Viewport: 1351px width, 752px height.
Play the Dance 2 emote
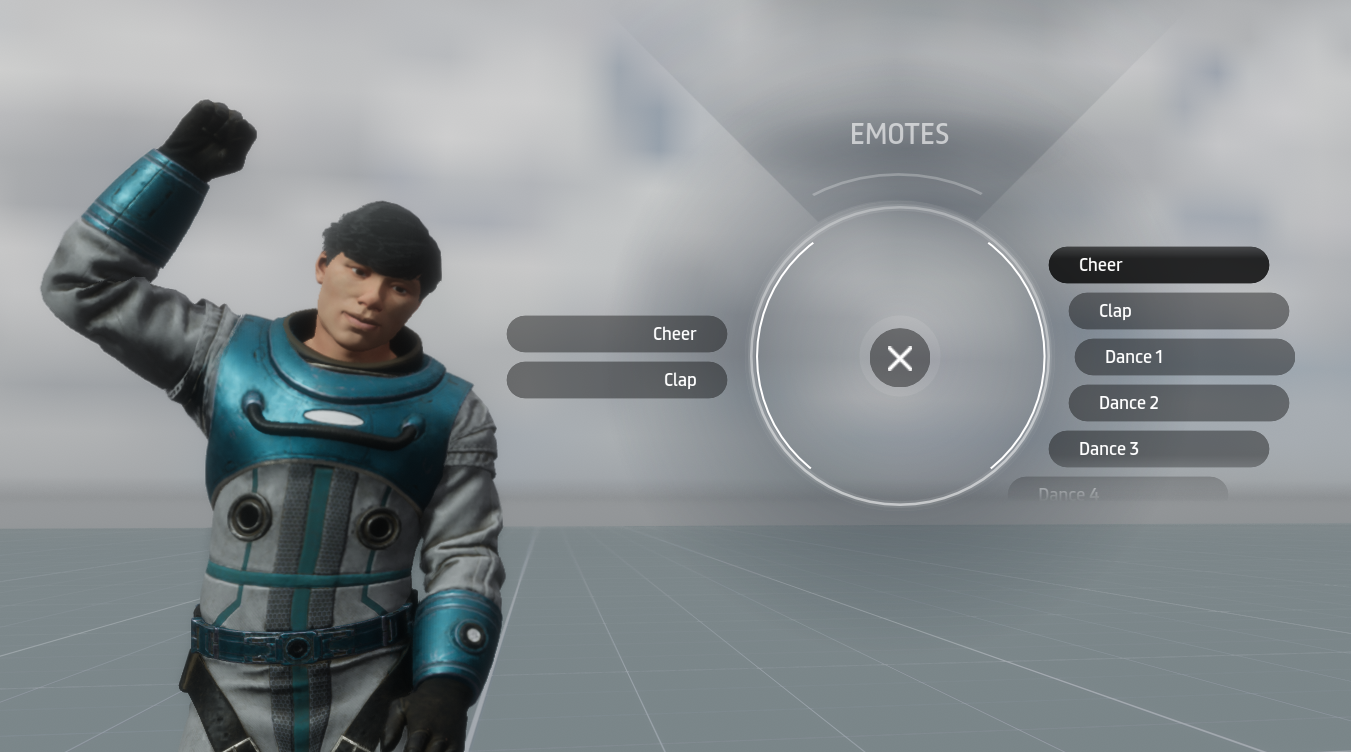coord(1178,403)
